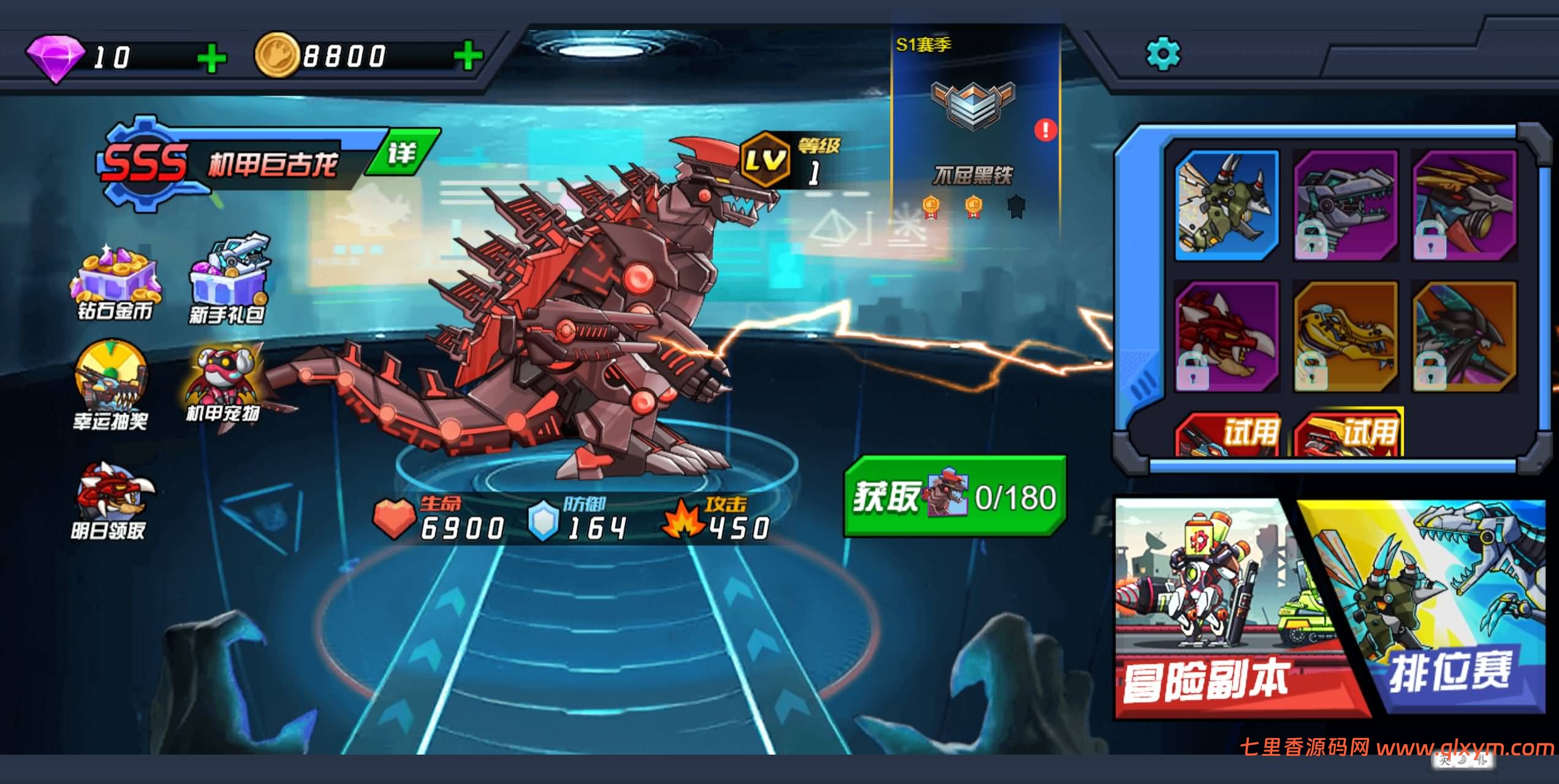Open the 新手礼包 newbie gift pack
The height and width of the screenshot is (784, 1559).
pyautogui.click(x=228, y=281)
